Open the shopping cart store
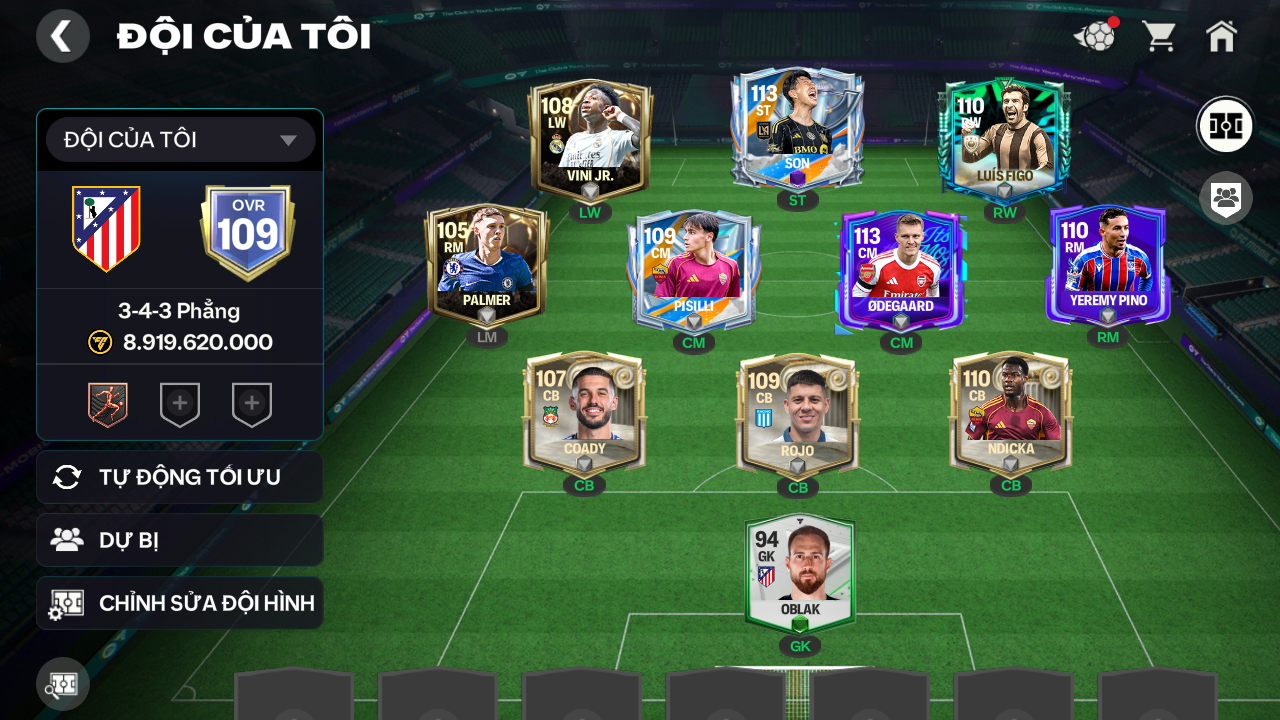The height and width of the screenshot is (720, 1280). coord(1159,37)
